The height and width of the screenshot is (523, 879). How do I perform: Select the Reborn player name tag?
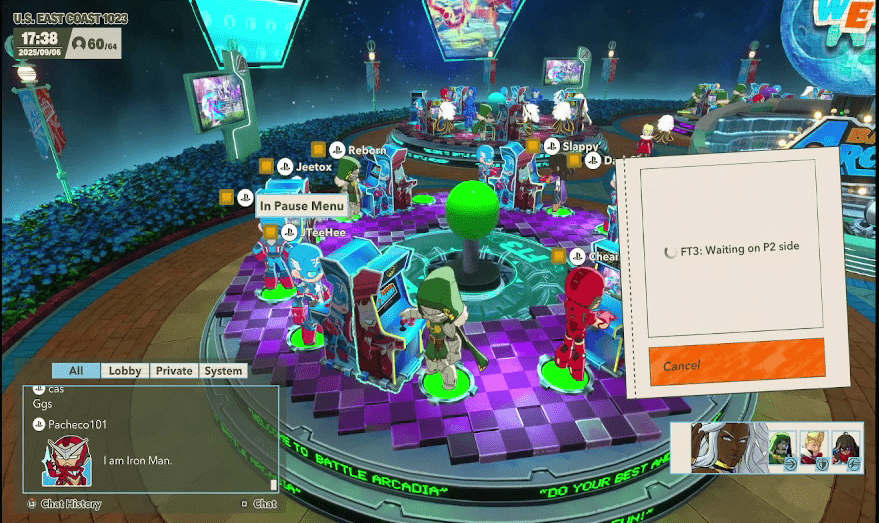[367, 150]
